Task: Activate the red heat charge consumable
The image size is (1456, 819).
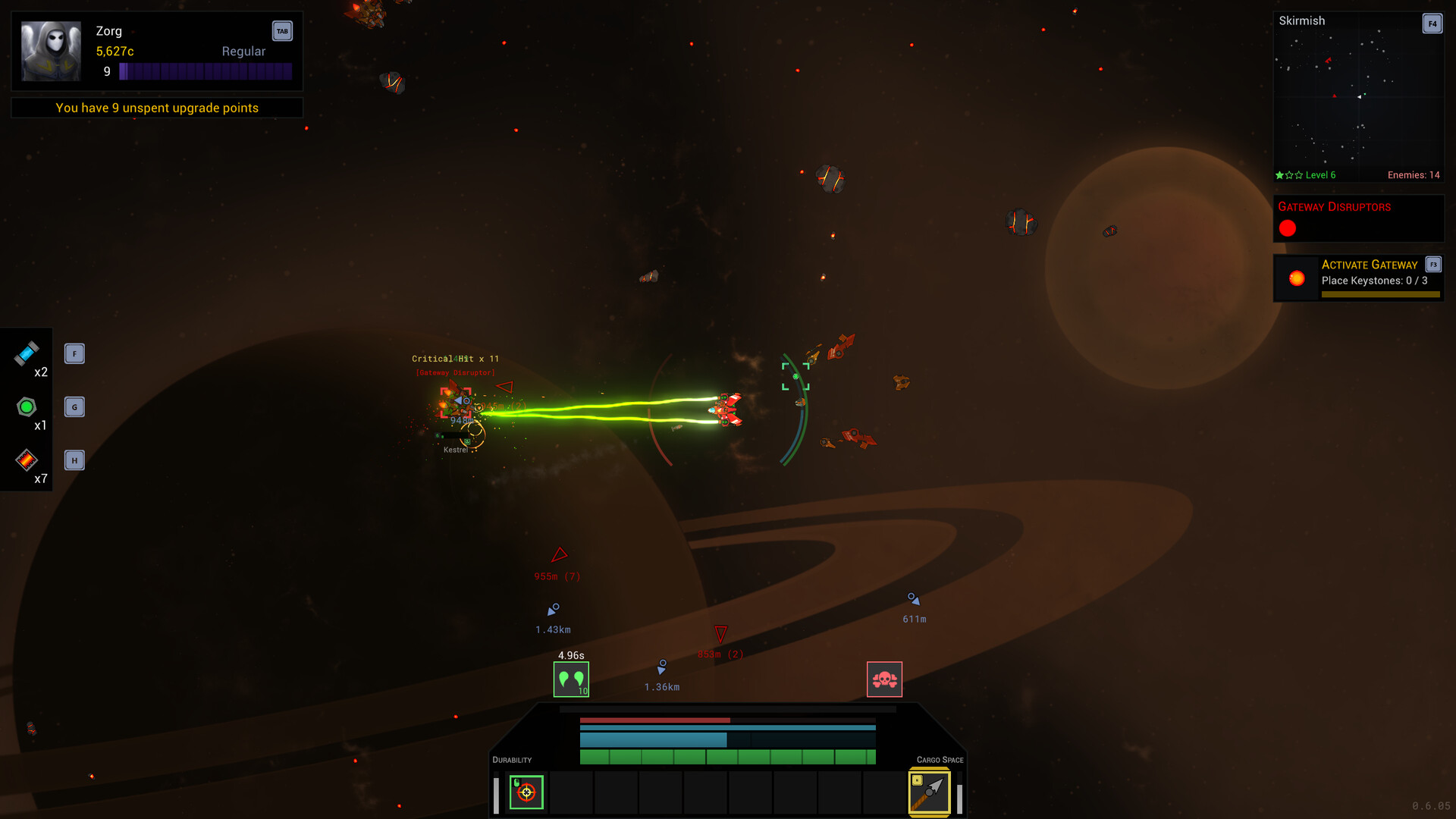Action: point(27,459)
